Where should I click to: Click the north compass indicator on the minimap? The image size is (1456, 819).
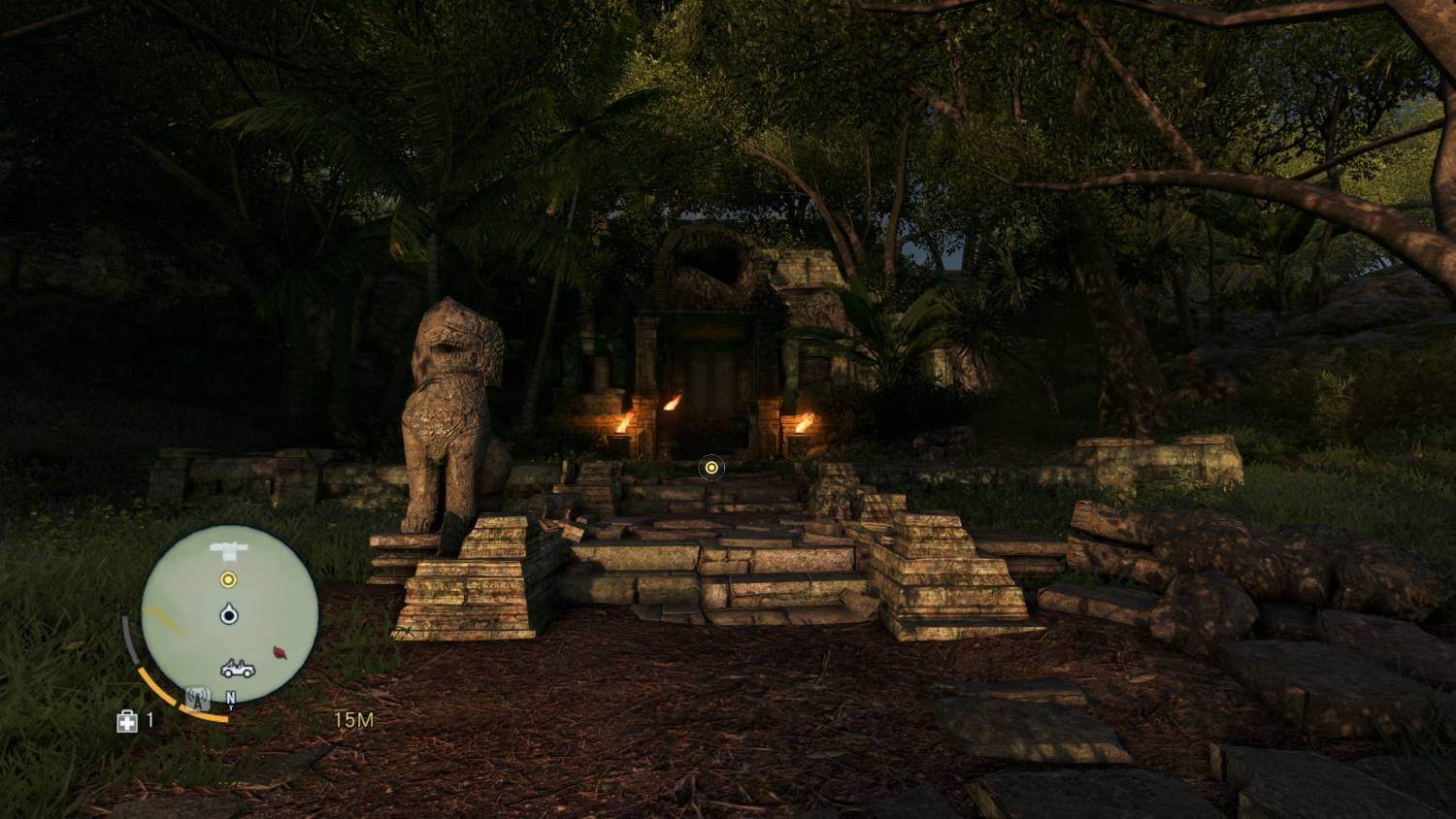(x=231, y=698)
